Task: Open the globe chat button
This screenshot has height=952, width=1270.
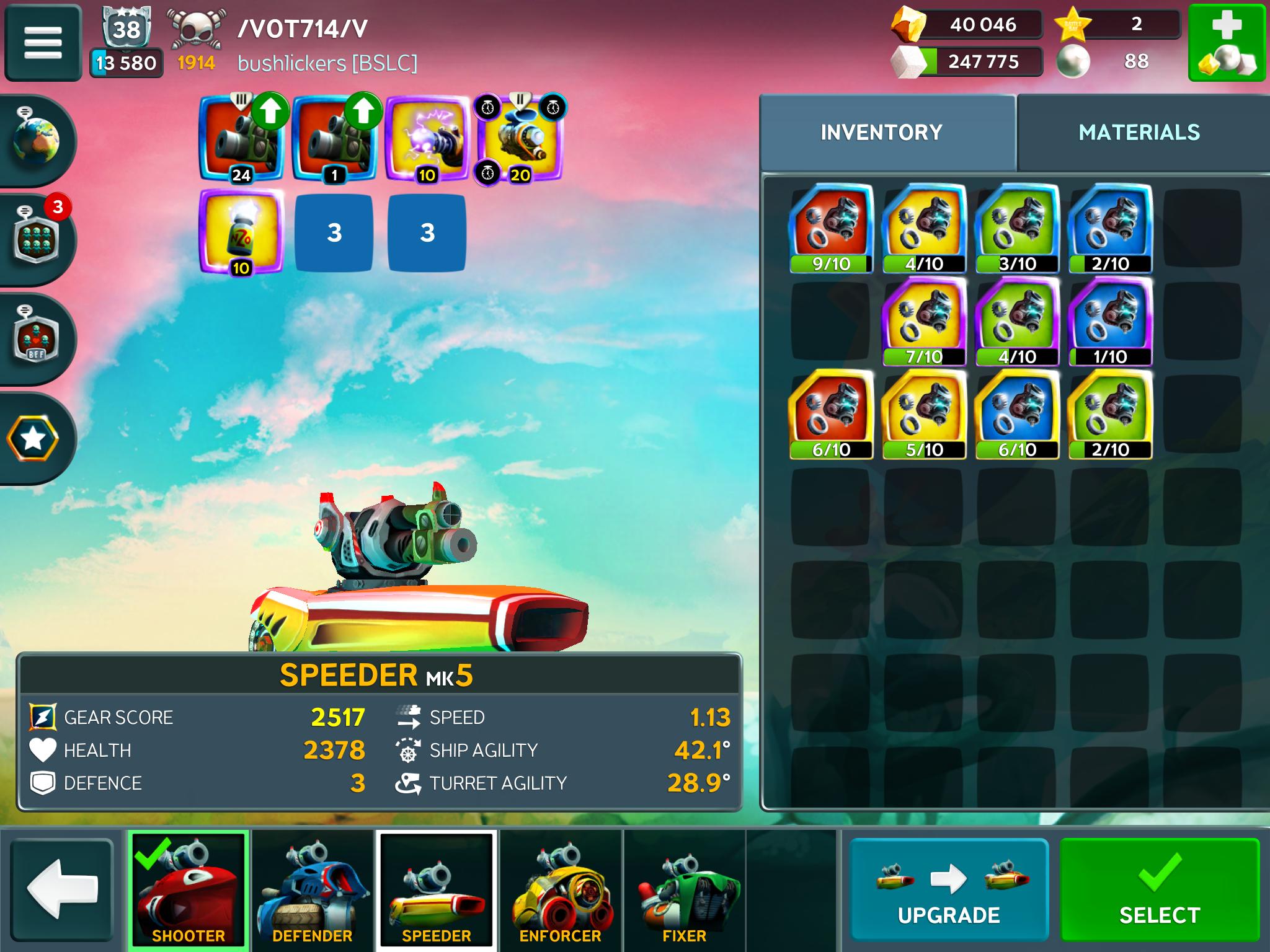Action: tap(36, 140)
